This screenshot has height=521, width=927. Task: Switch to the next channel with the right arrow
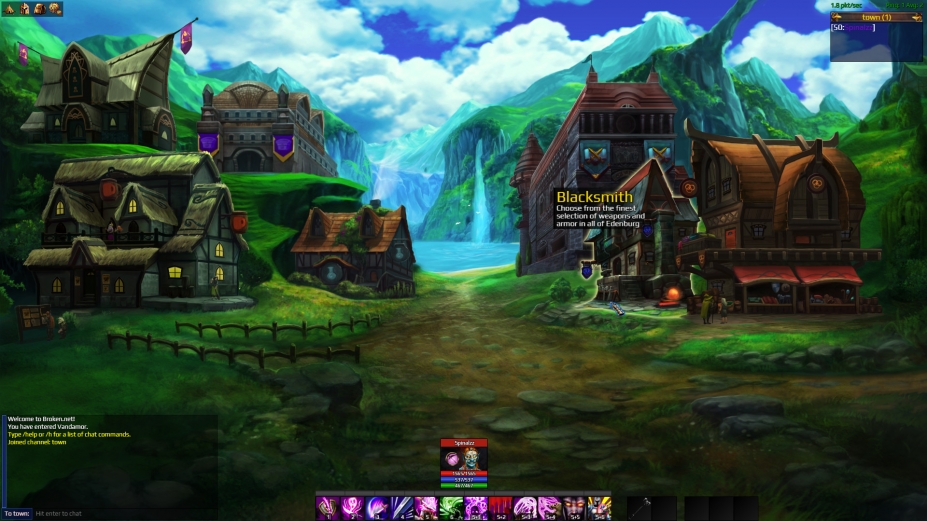917,17
